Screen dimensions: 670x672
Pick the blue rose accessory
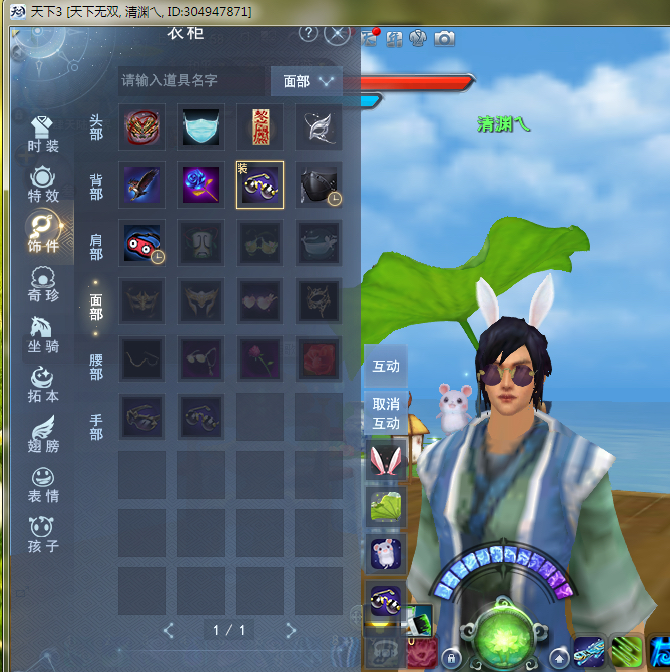tap(201, 185)
